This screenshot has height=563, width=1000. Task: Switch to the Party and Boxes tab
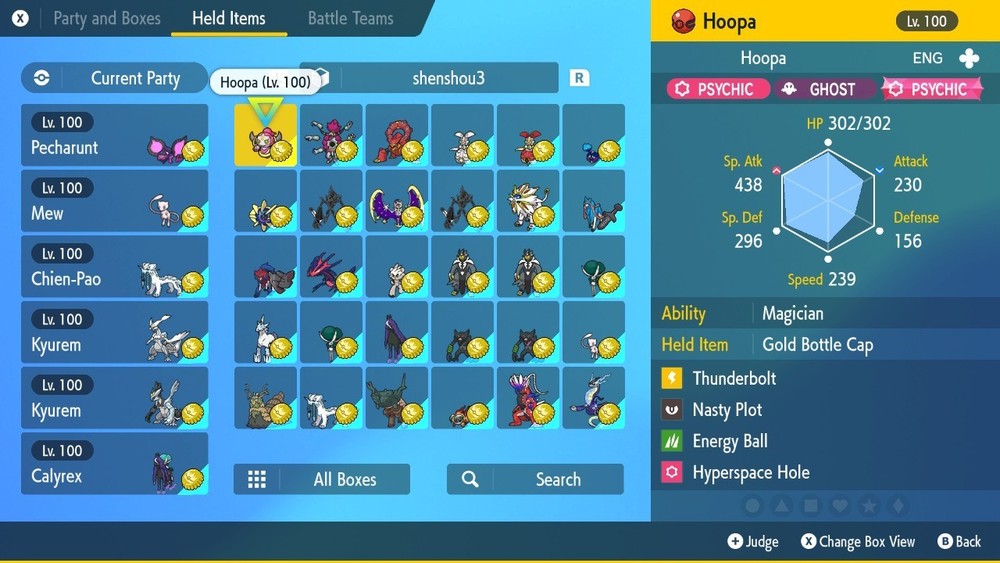[x=104, y=18]
